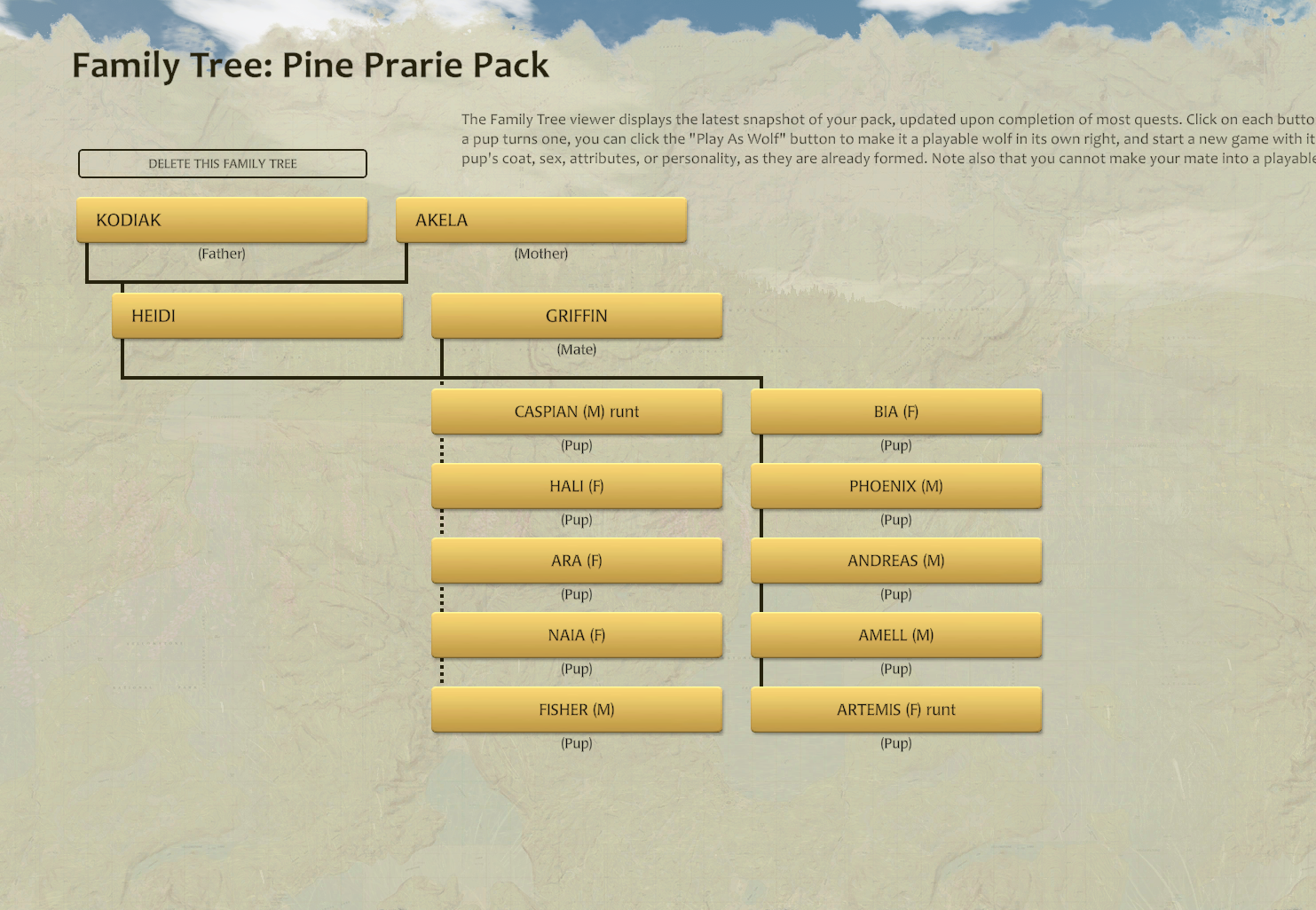This screenshot has width=1316, height=910.
Task: Open ARA's pup entry
Action: click(x=577, y=560)
